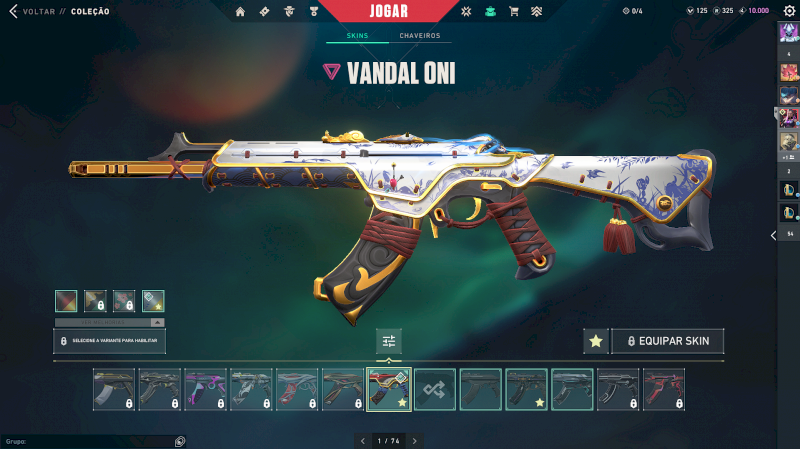Choose the fourth variant swatch with star
The image size is (800, 449).
pyautogui.click(x=153, y=300)
